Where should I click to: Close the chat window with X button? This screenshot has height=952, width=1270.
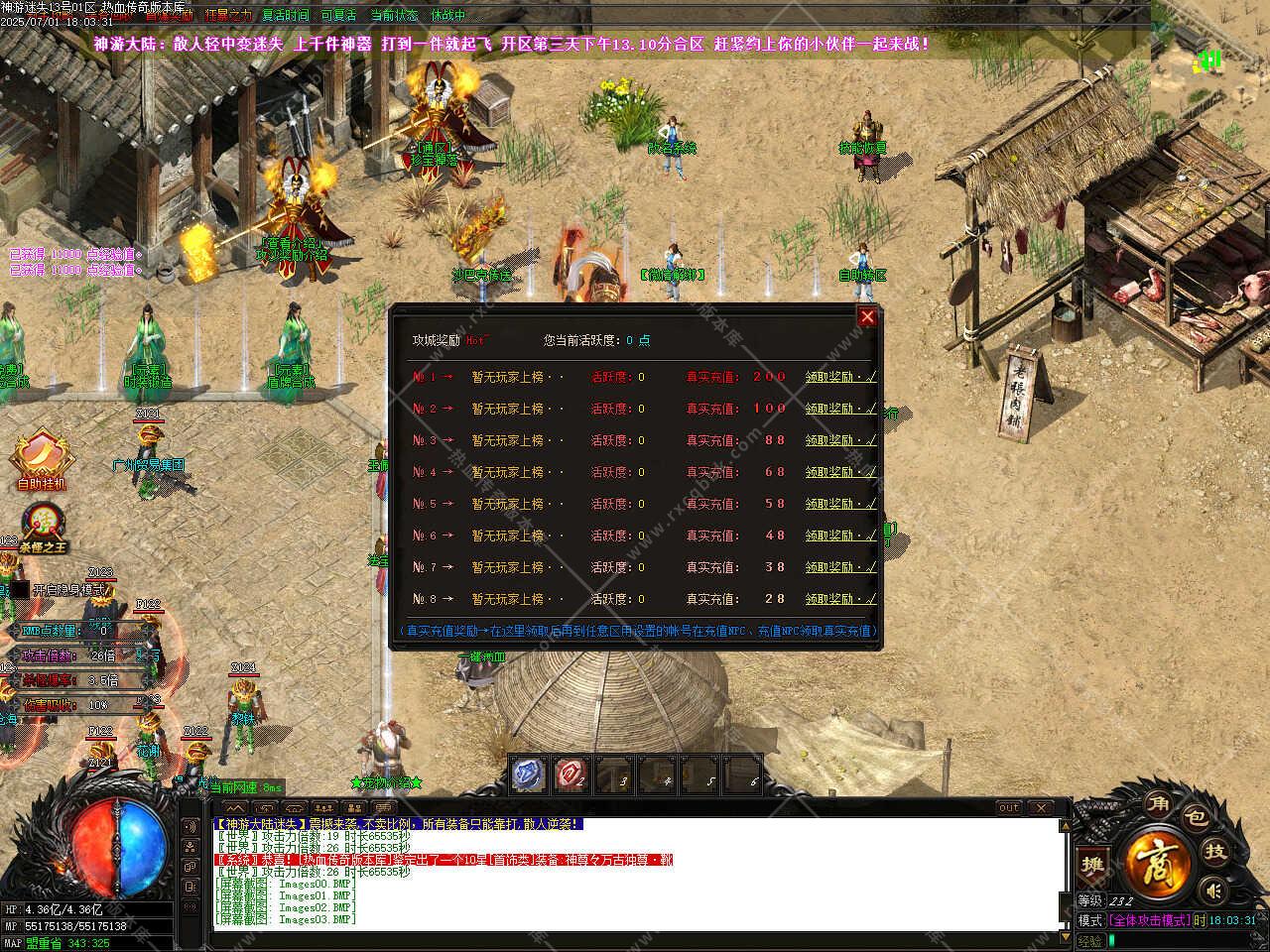[x=1041, y=807]
